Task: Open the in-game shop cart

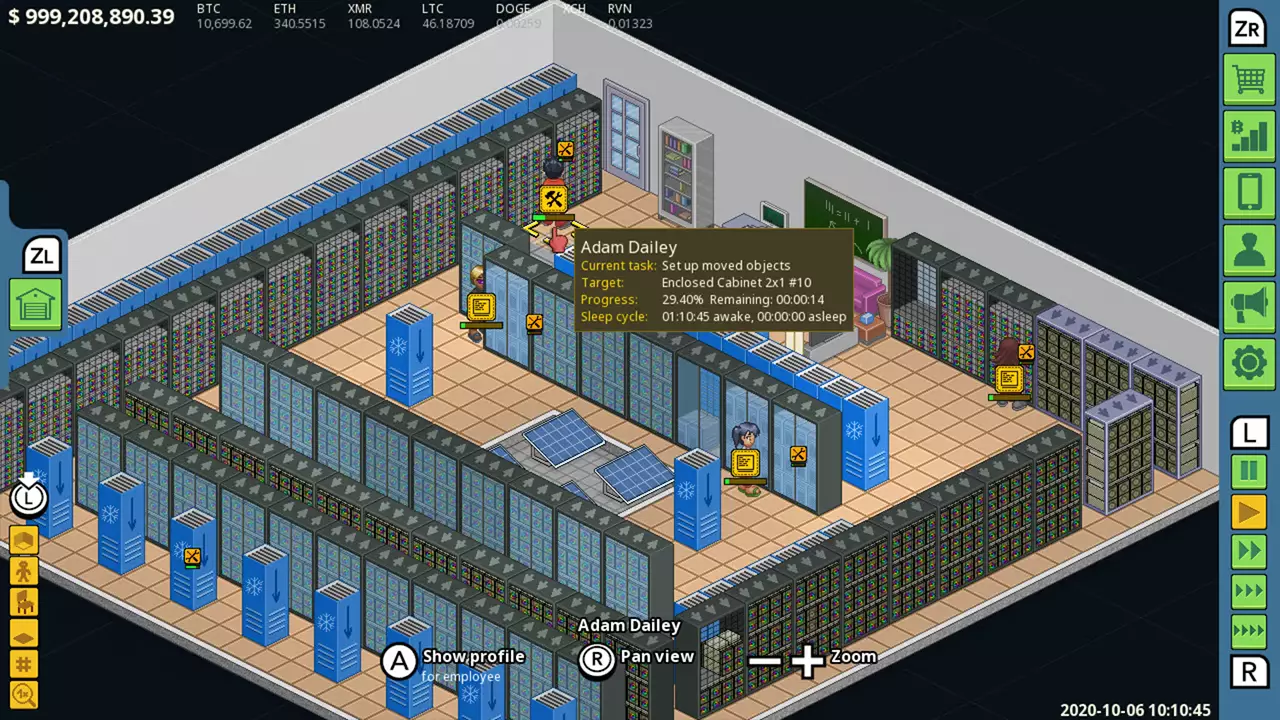Action: click(x=1249, y=79)
